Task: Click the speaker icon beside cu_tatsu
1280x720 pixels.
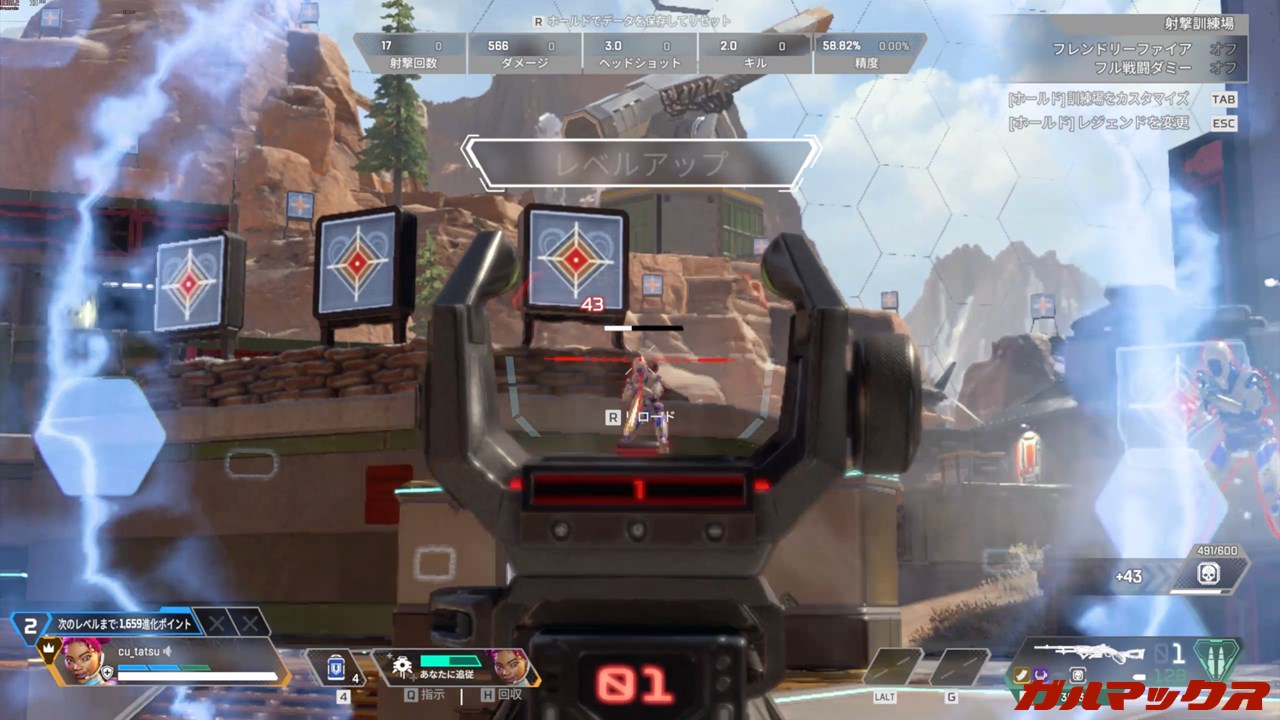Action: (169, 652)
